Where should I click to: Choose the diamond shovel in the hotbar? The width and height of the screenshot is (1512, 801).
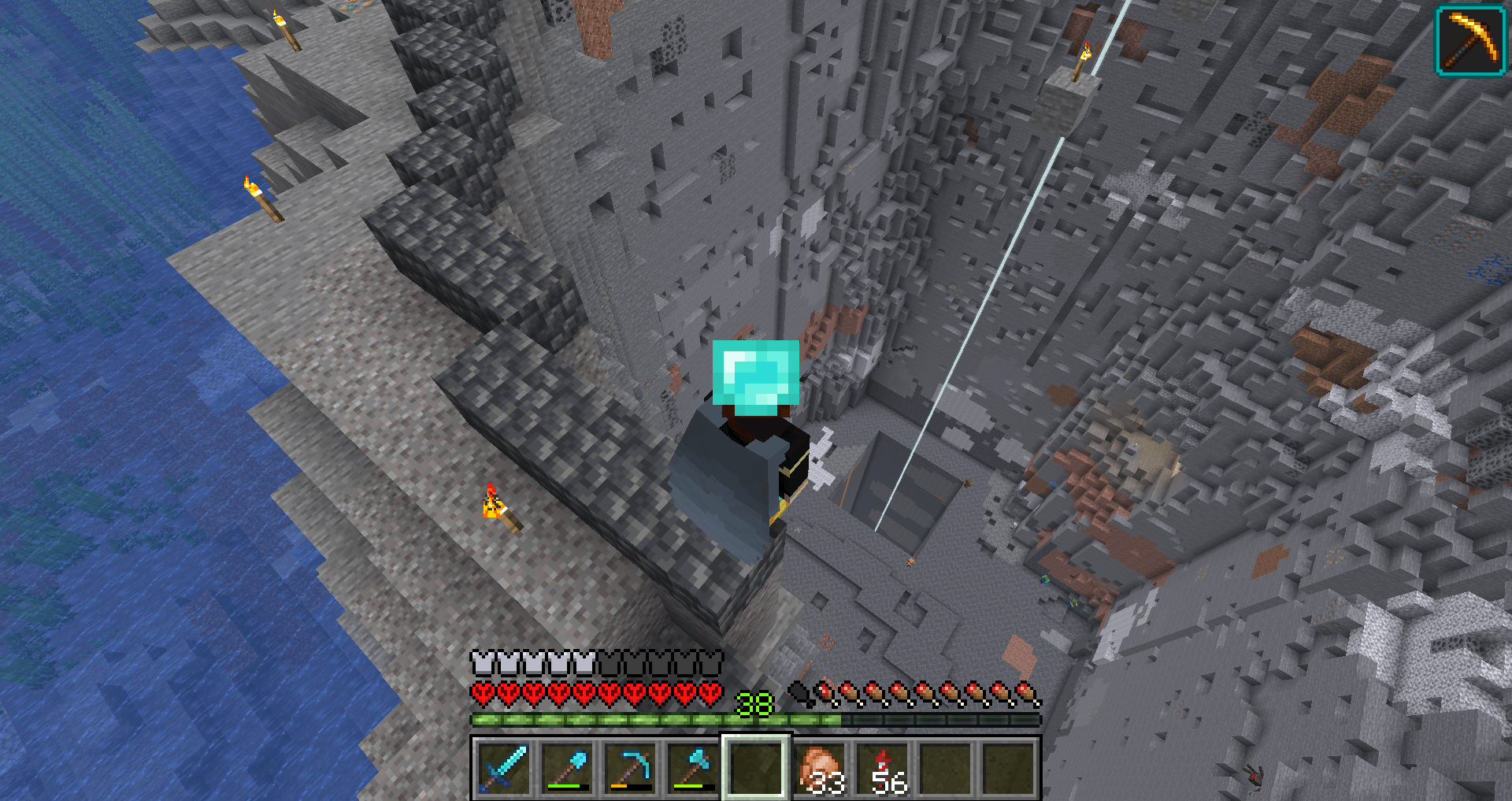567,768
